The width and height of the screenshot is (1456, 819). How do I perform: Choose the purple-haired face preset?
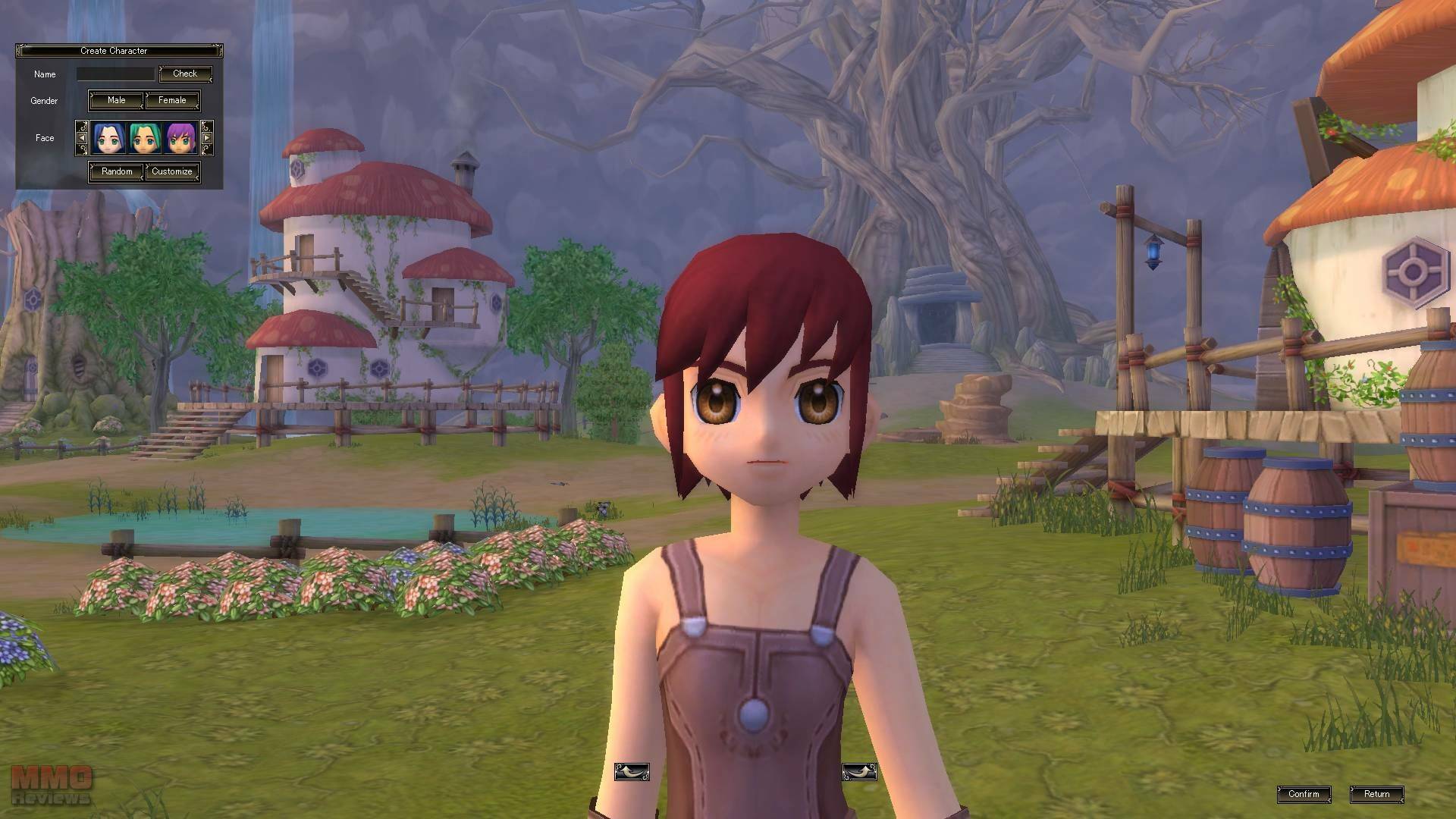181,138
